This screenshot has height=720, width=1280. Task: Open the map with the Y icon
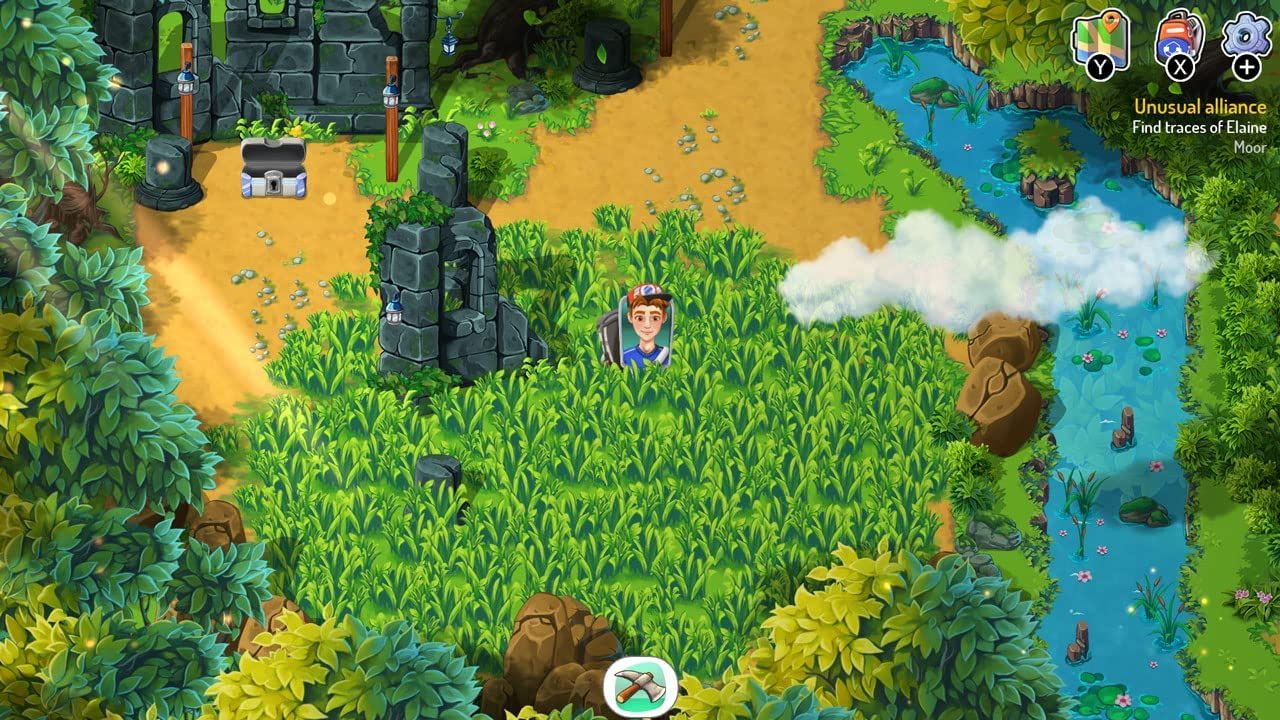(x=1100, y=40)
